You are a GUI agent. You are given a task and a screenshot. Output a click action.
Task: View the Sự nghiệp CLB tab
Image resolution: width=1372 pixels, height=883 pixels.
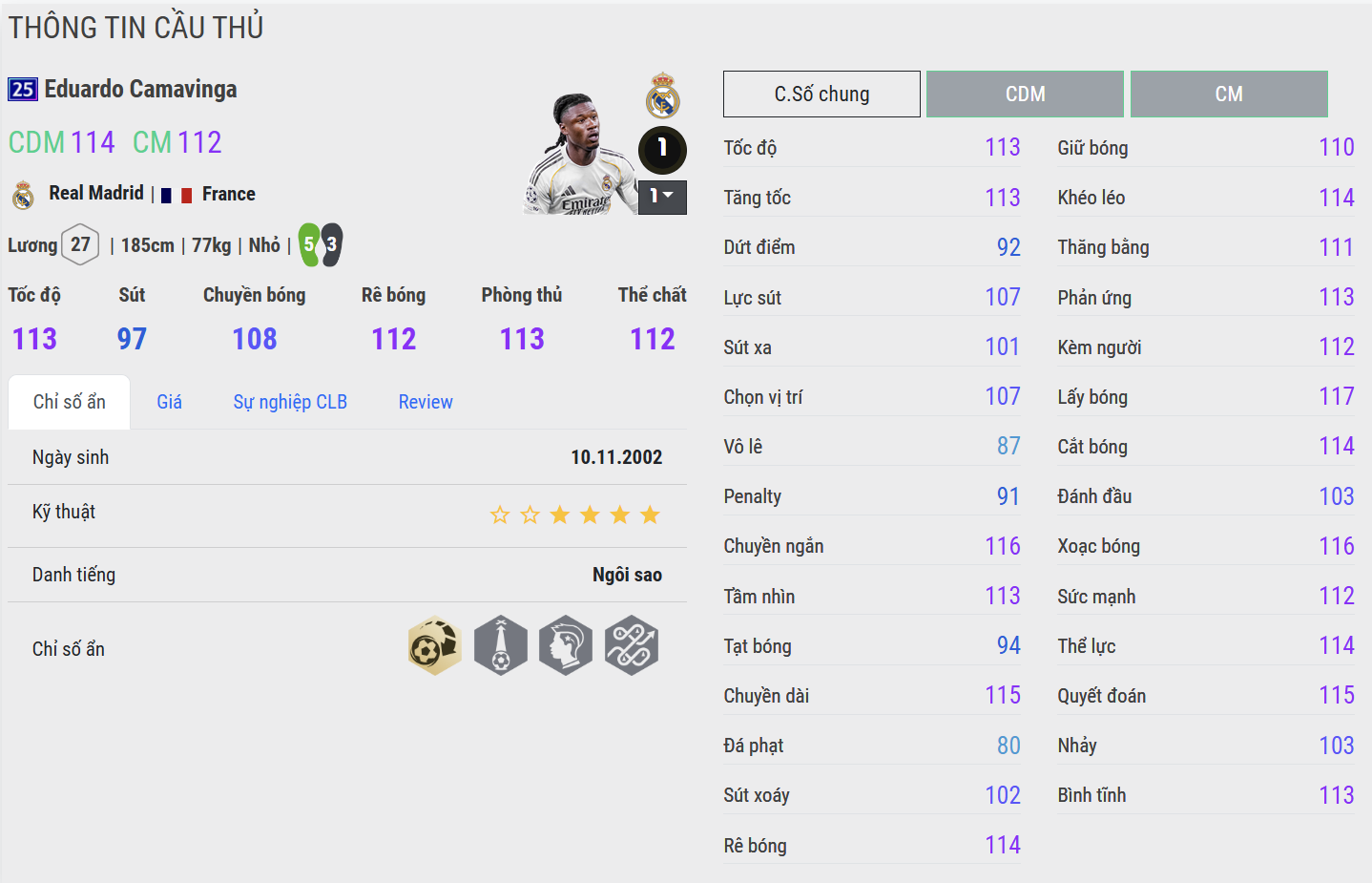coord(290,402)
